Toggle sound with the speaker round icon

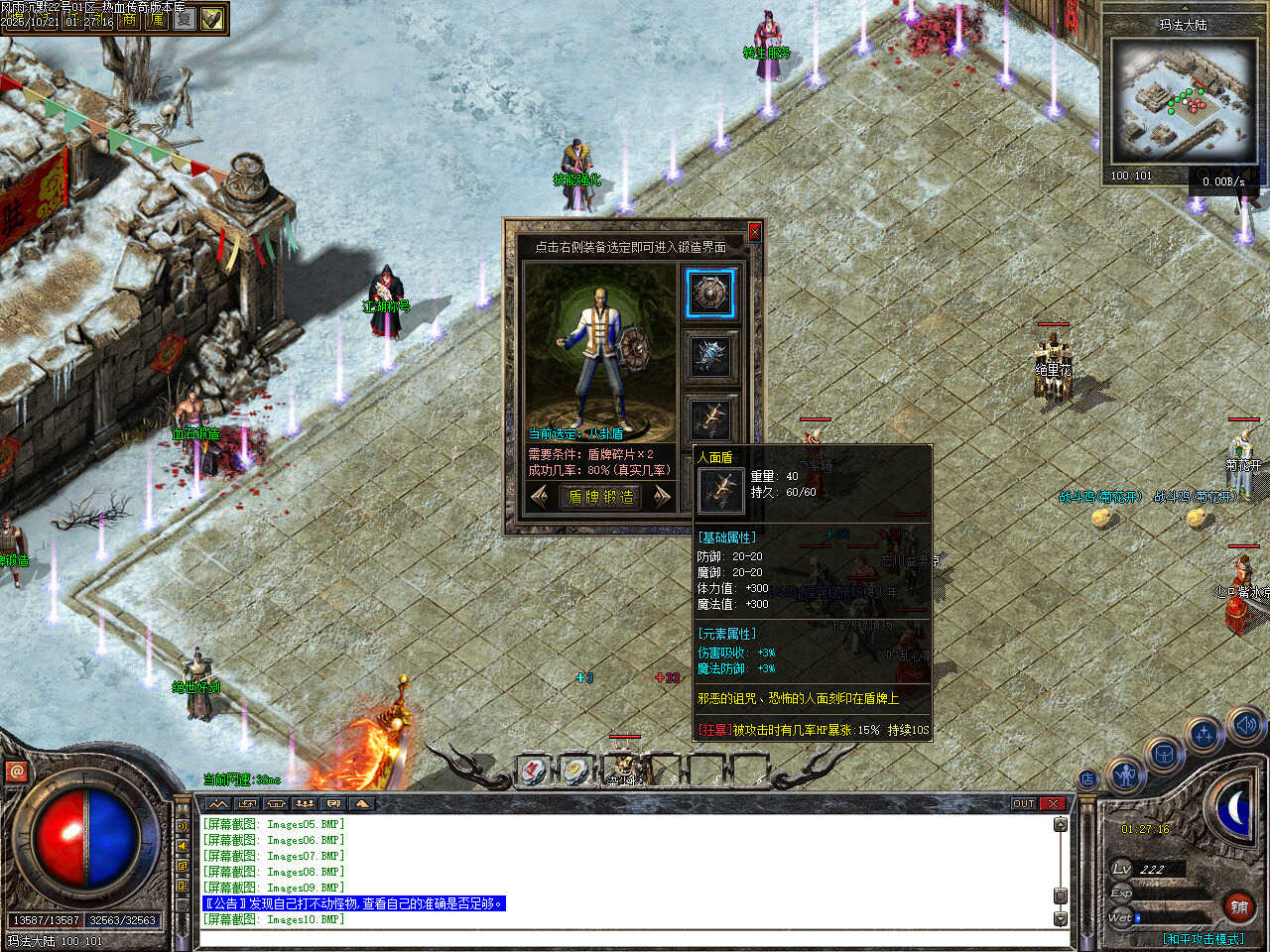[1245, 725]
